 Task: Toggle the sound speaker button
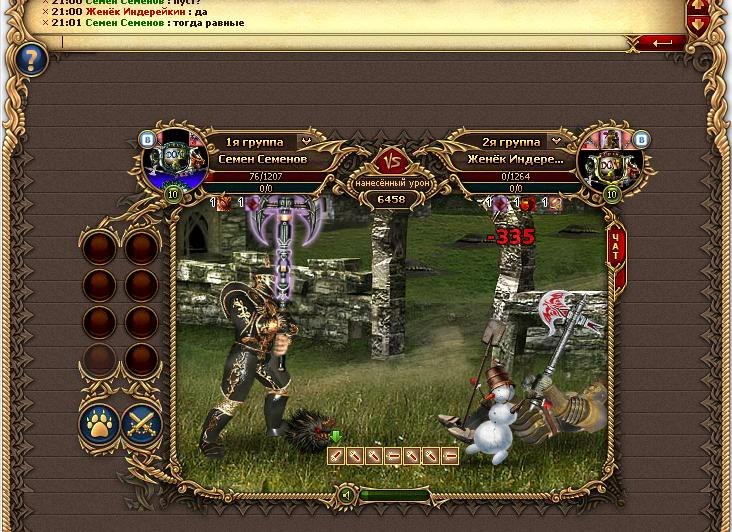345,494
